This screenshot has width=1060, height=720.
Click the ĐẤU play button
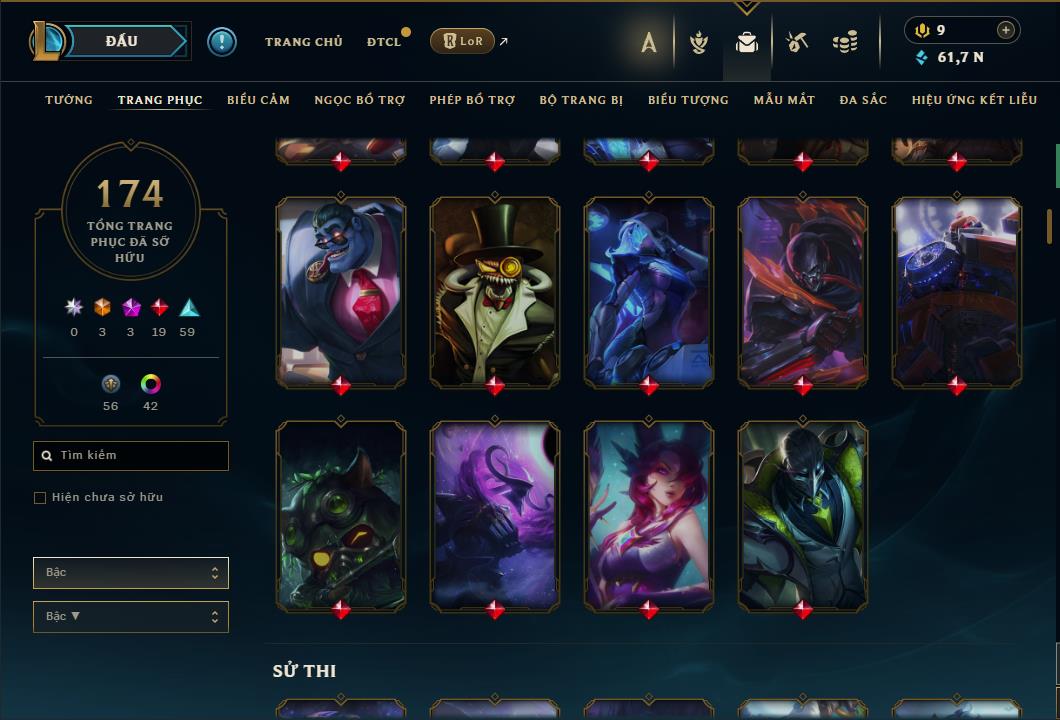point(122,41)
